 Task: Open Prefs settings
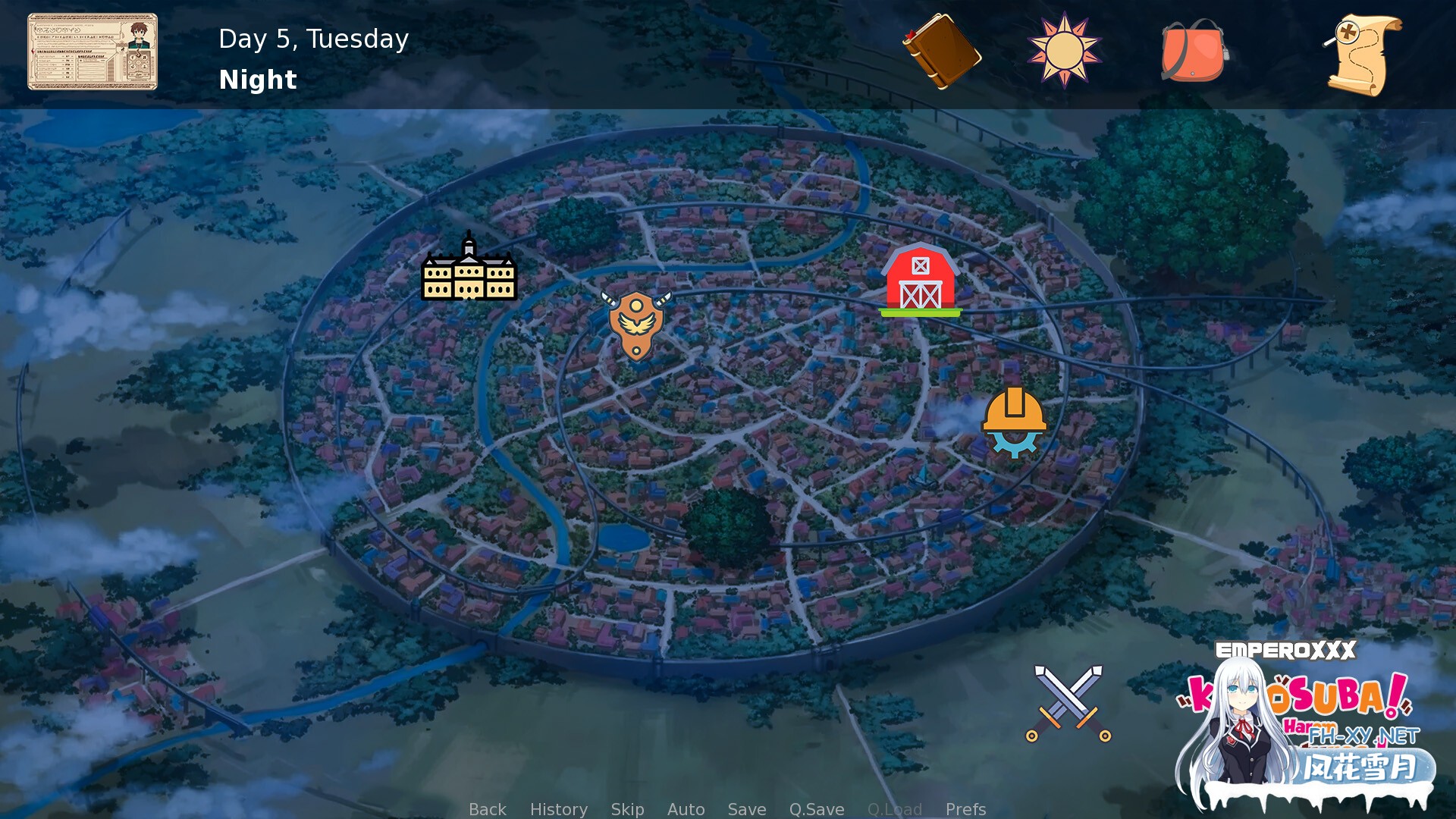pos(965,809)
